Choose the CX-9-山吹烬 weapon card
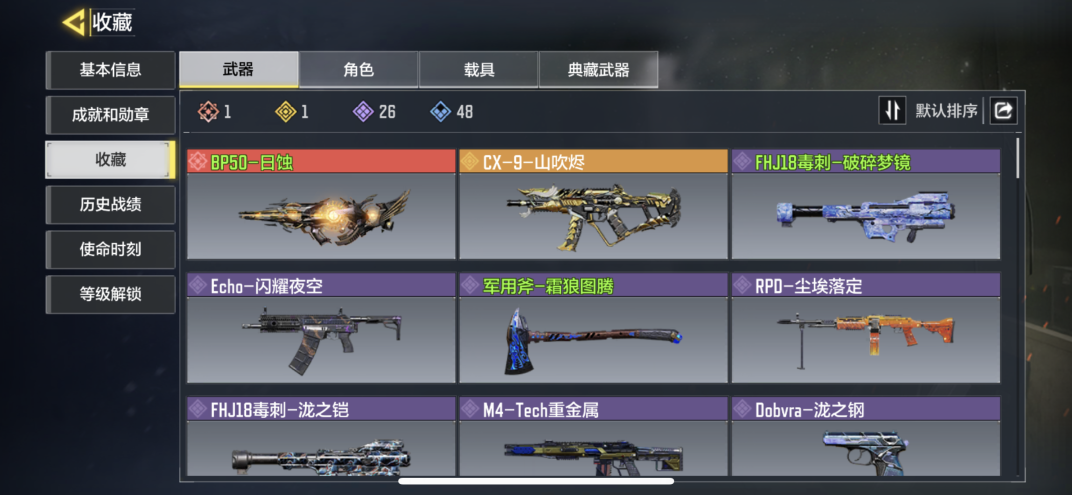The height and width of the screenshot is (495, 1072). click(593, 205)
